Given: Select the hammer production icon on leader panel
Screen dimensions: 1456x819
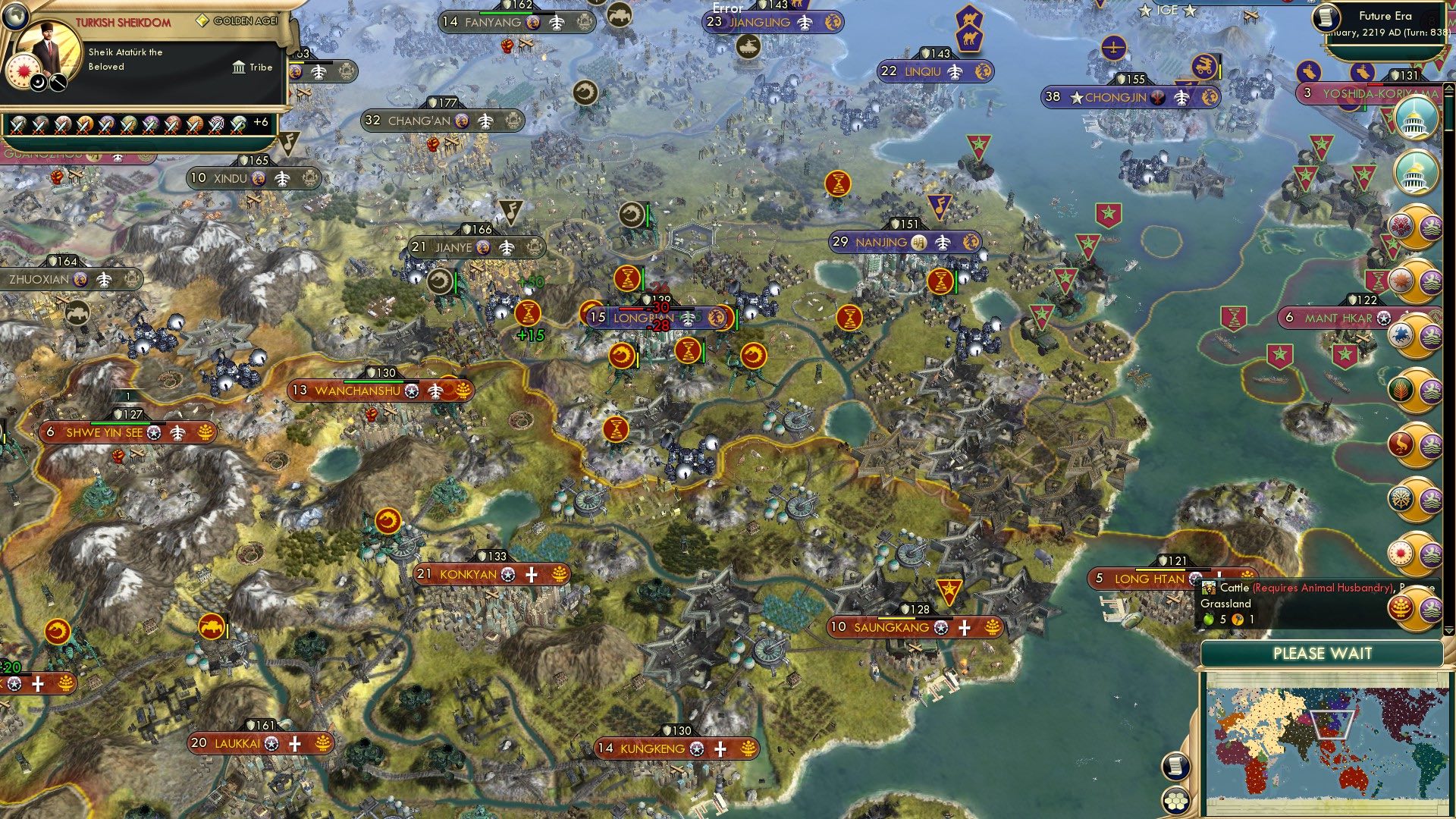Looking at the screenshot, I should 57,84.
